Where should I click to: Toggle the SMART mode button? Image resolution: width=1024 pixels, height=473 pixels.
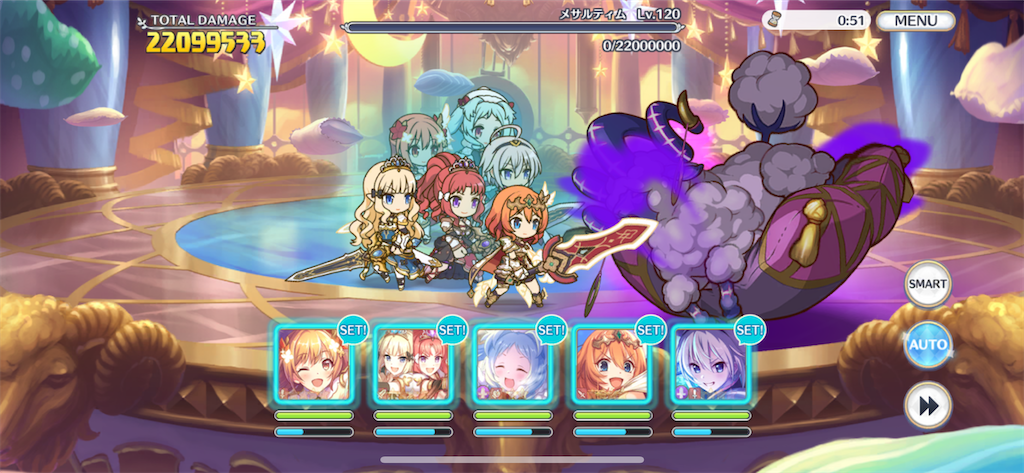click(927, 284)
